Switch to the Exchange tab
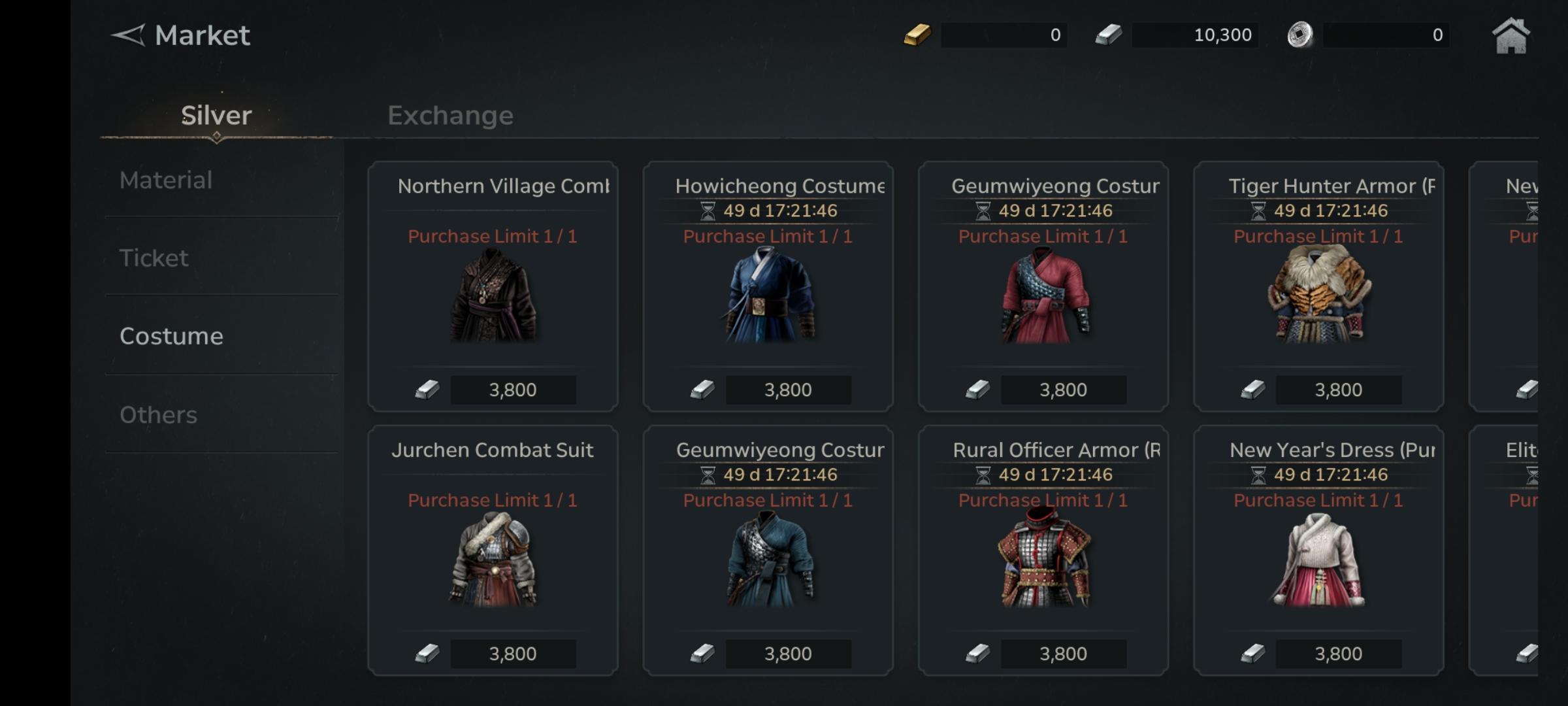The image size is (1568, 706). (450, 116)
